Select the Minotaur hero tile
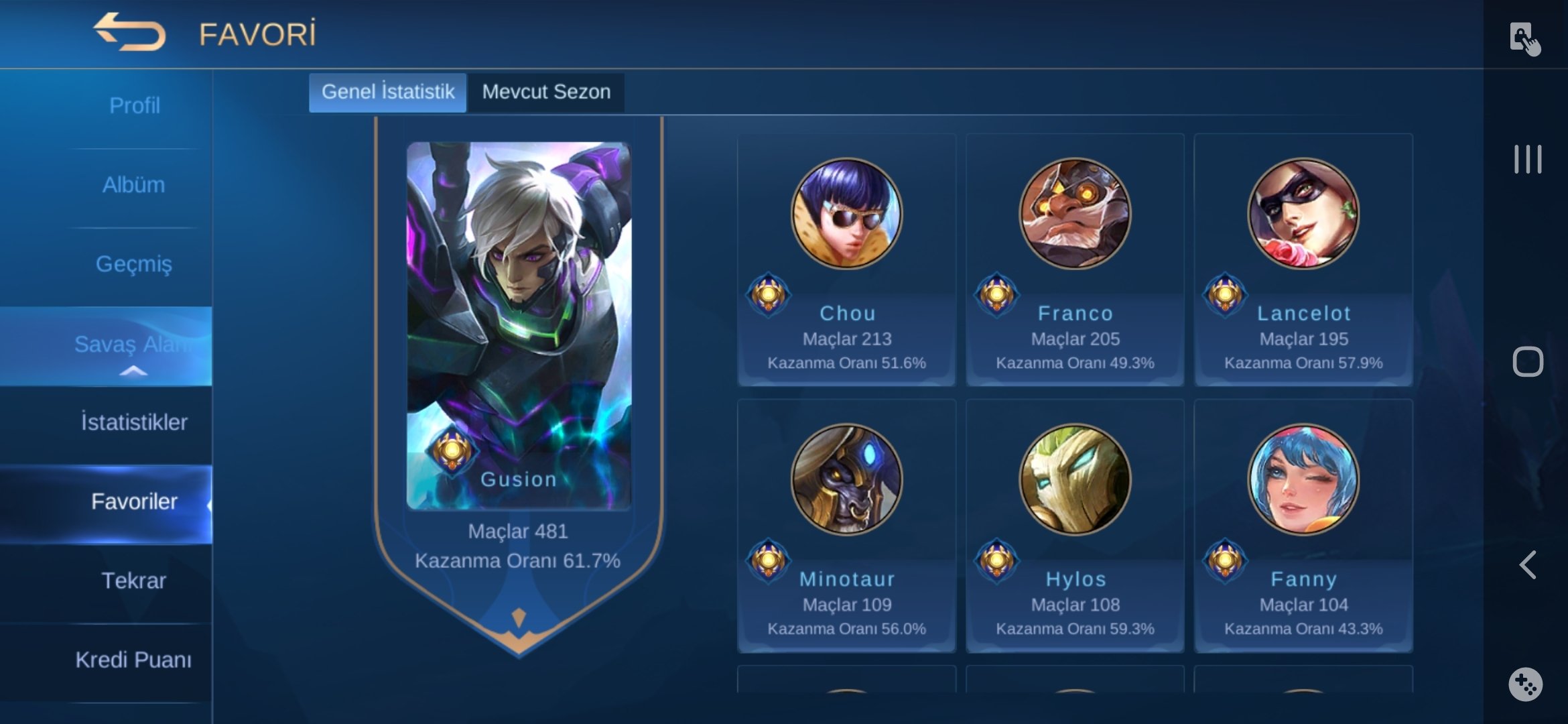Viewport: 1568px width, 724px height. coord(846,526)
